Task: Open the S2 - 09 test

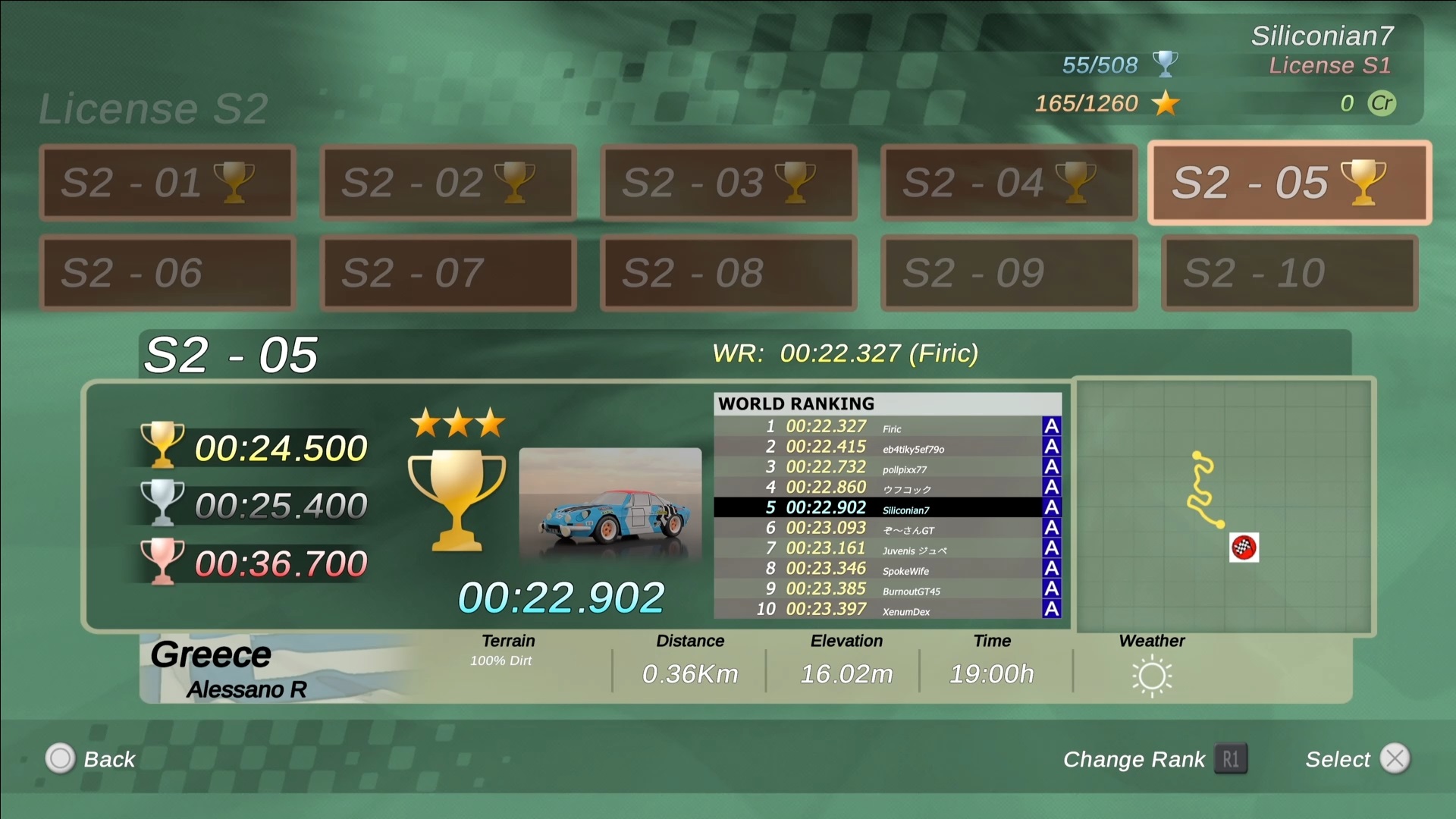Action: 1009,273
